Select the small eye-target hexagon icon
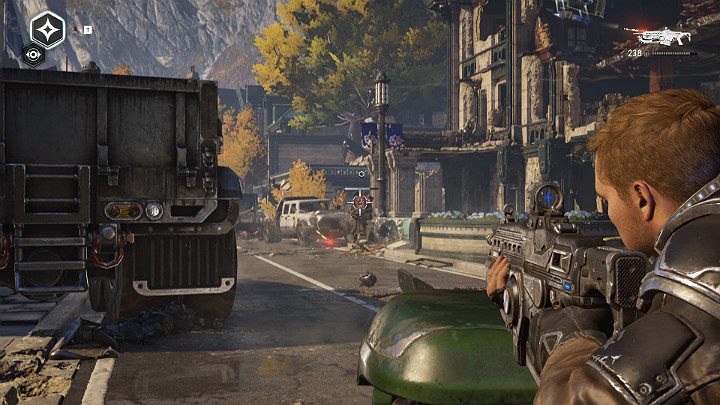Screen dimensions: 720x405 (33, 56)
